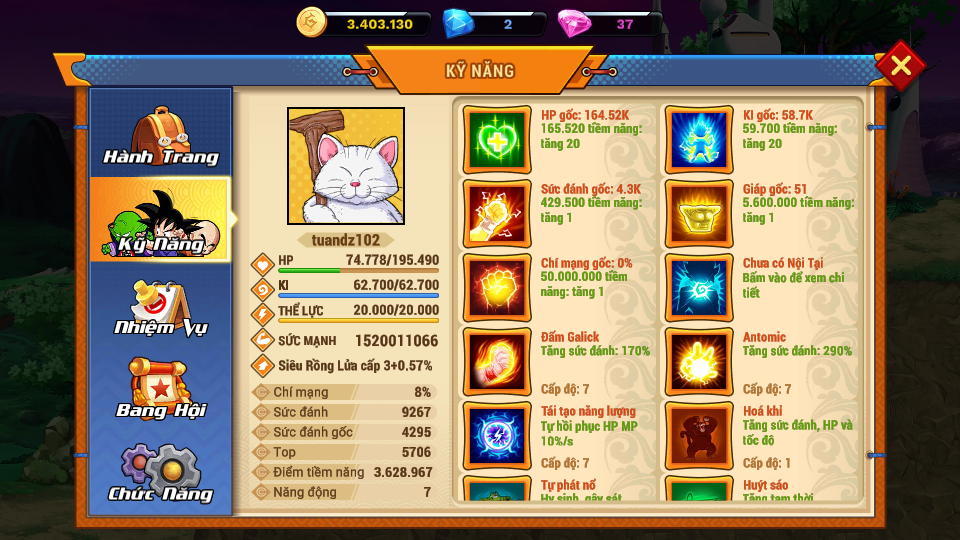
Task: Close the Kỹ Năng window
Action: (900, 66)
